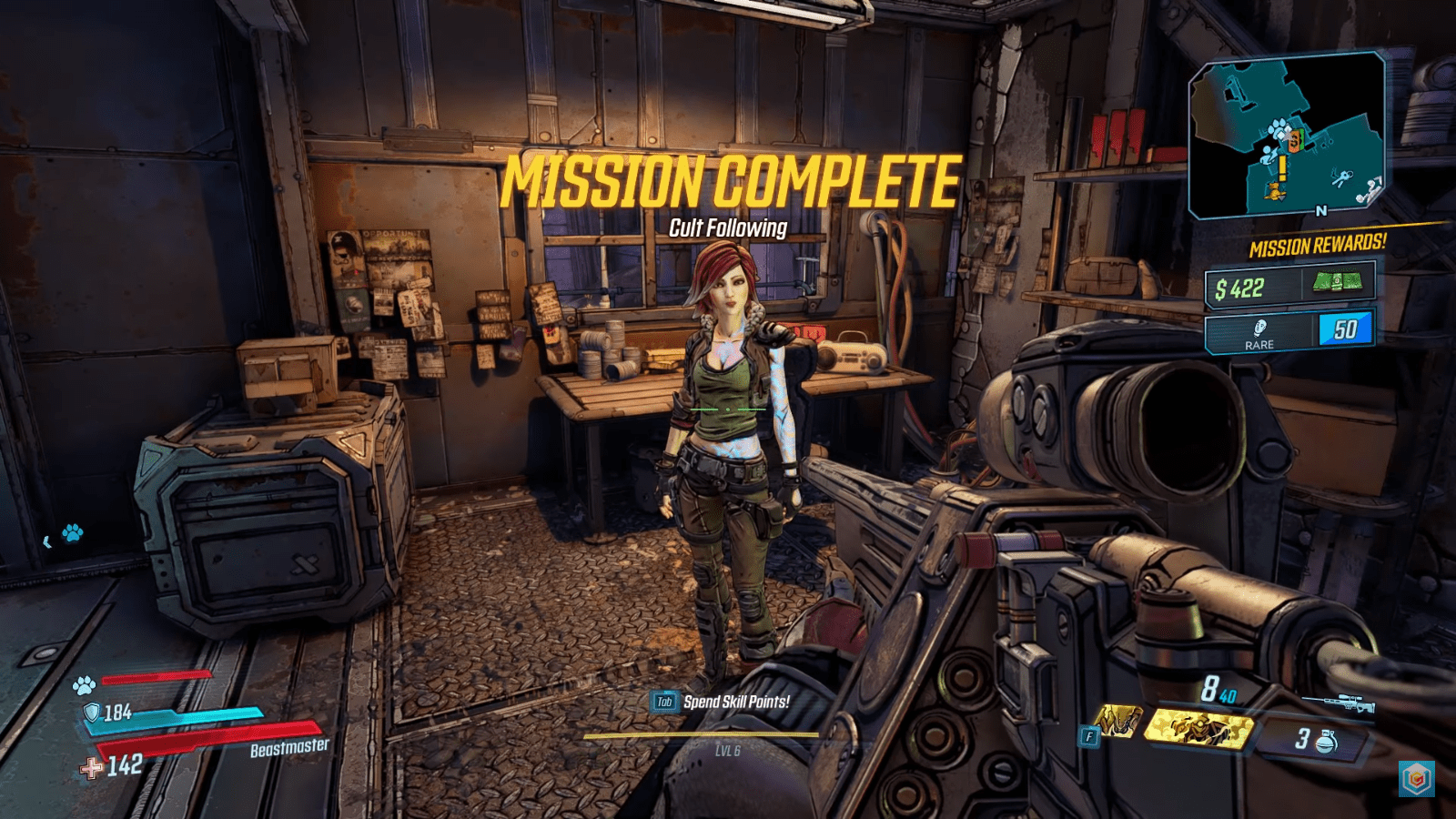Click the Tab key prompt icon

(663, 701)
